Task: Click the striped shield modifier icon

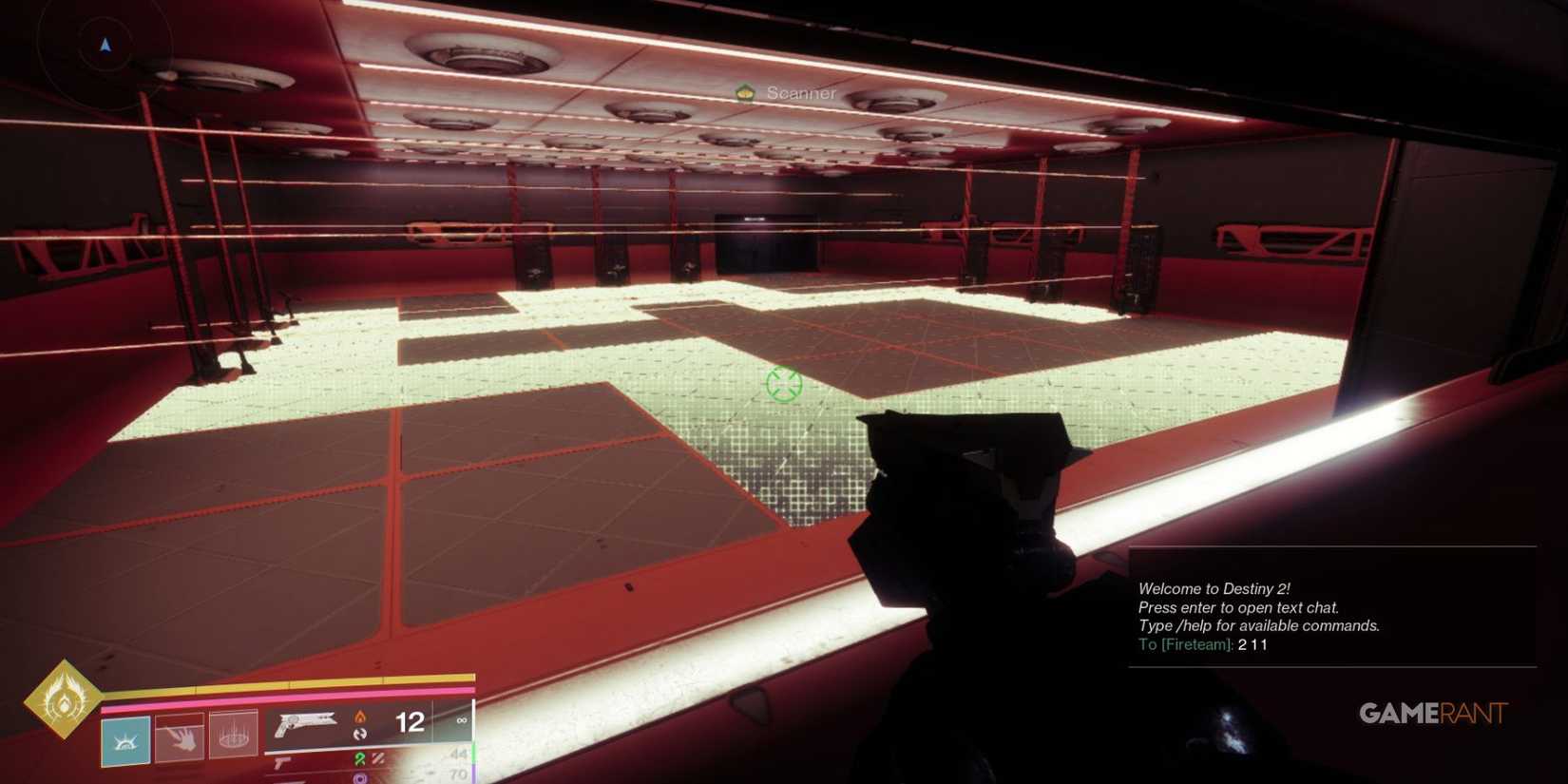Action: coord(377,760)
